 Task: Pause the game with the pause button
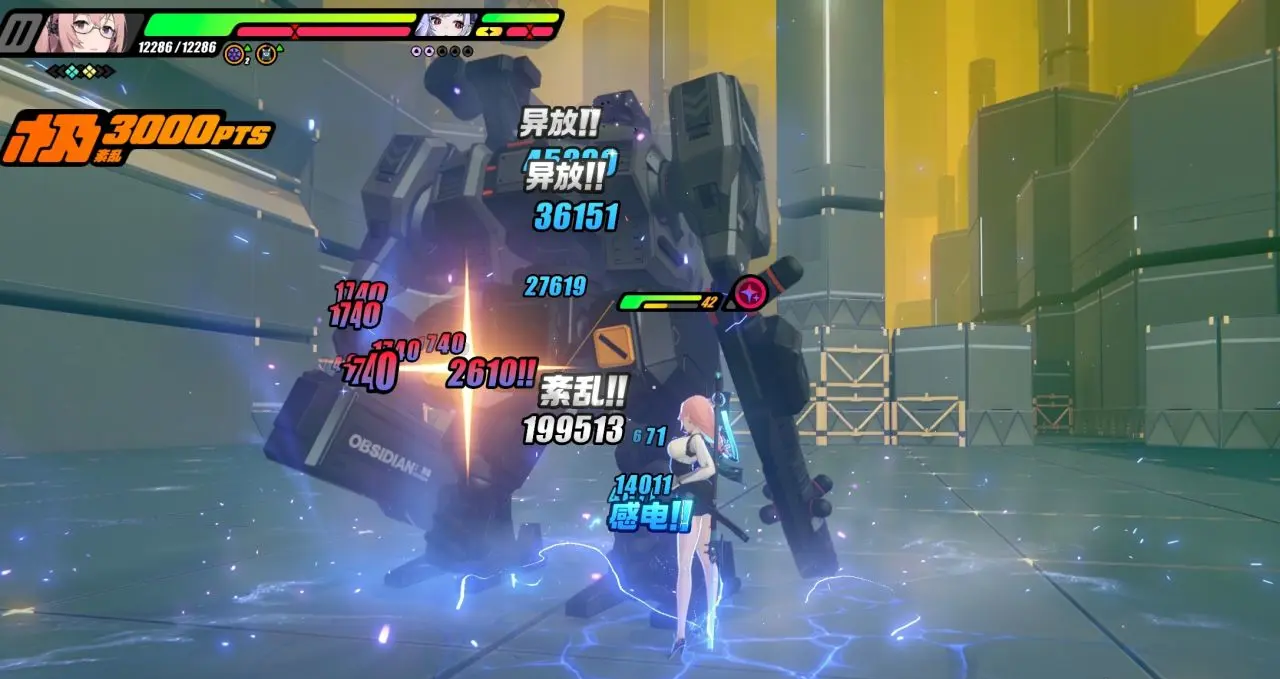coord(15,34)
